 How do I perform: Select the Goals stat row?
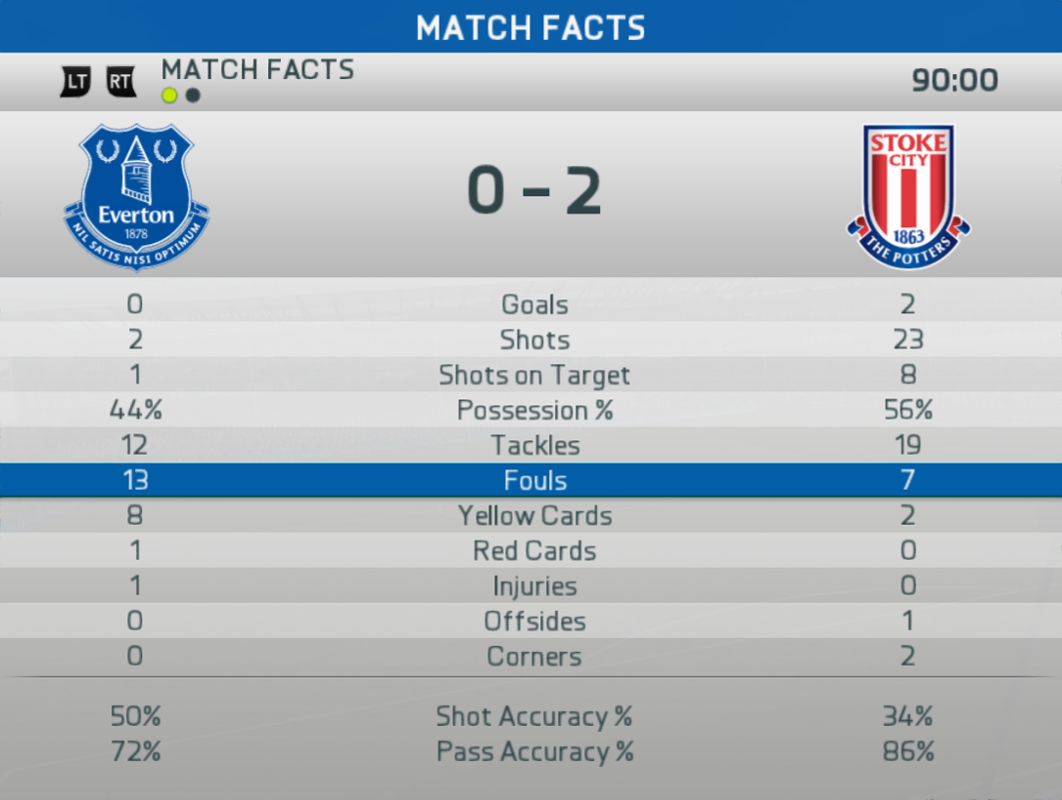tap(534, 305)
